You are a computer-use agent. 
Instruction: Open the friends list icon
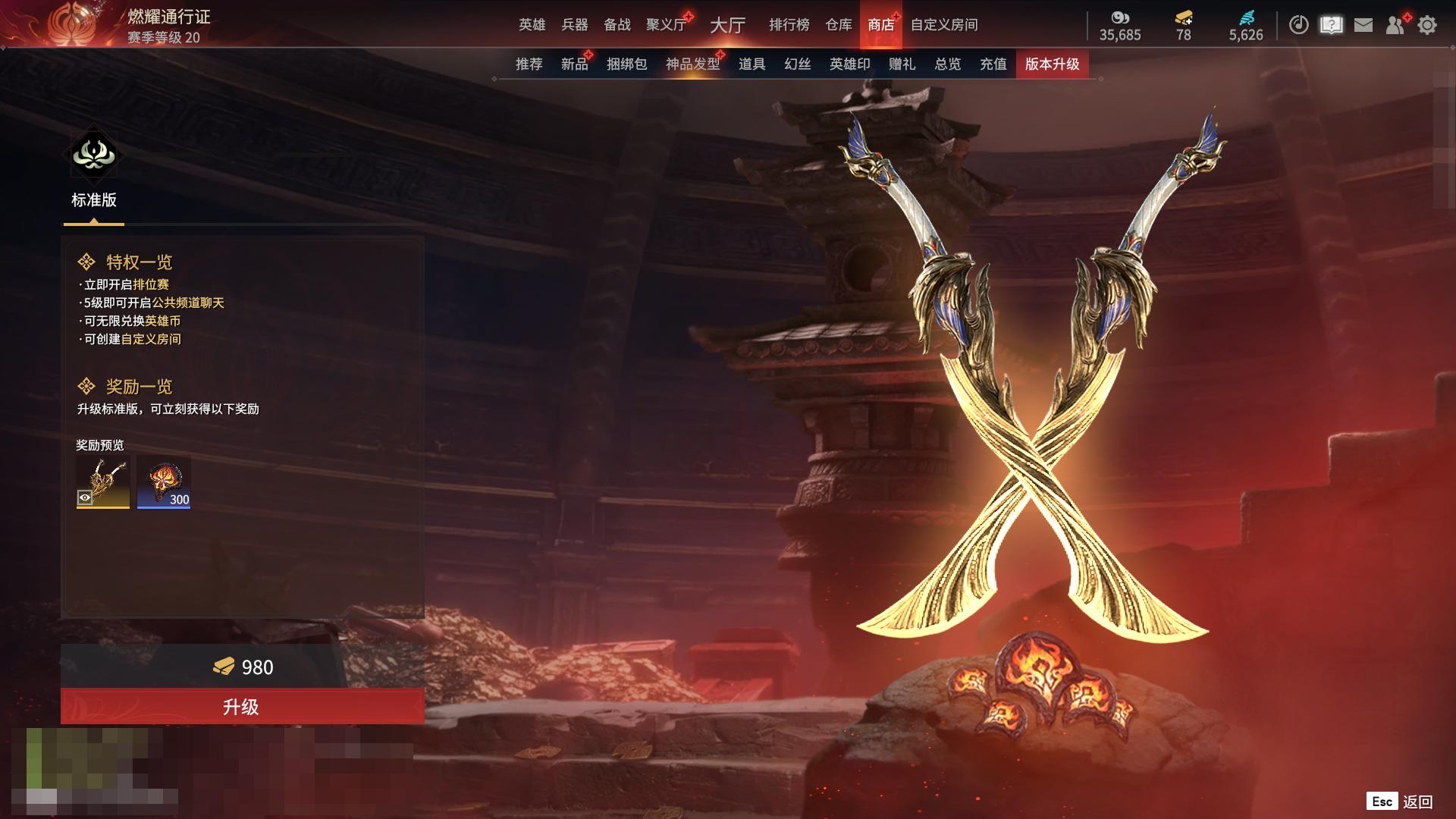point(1395,25)
